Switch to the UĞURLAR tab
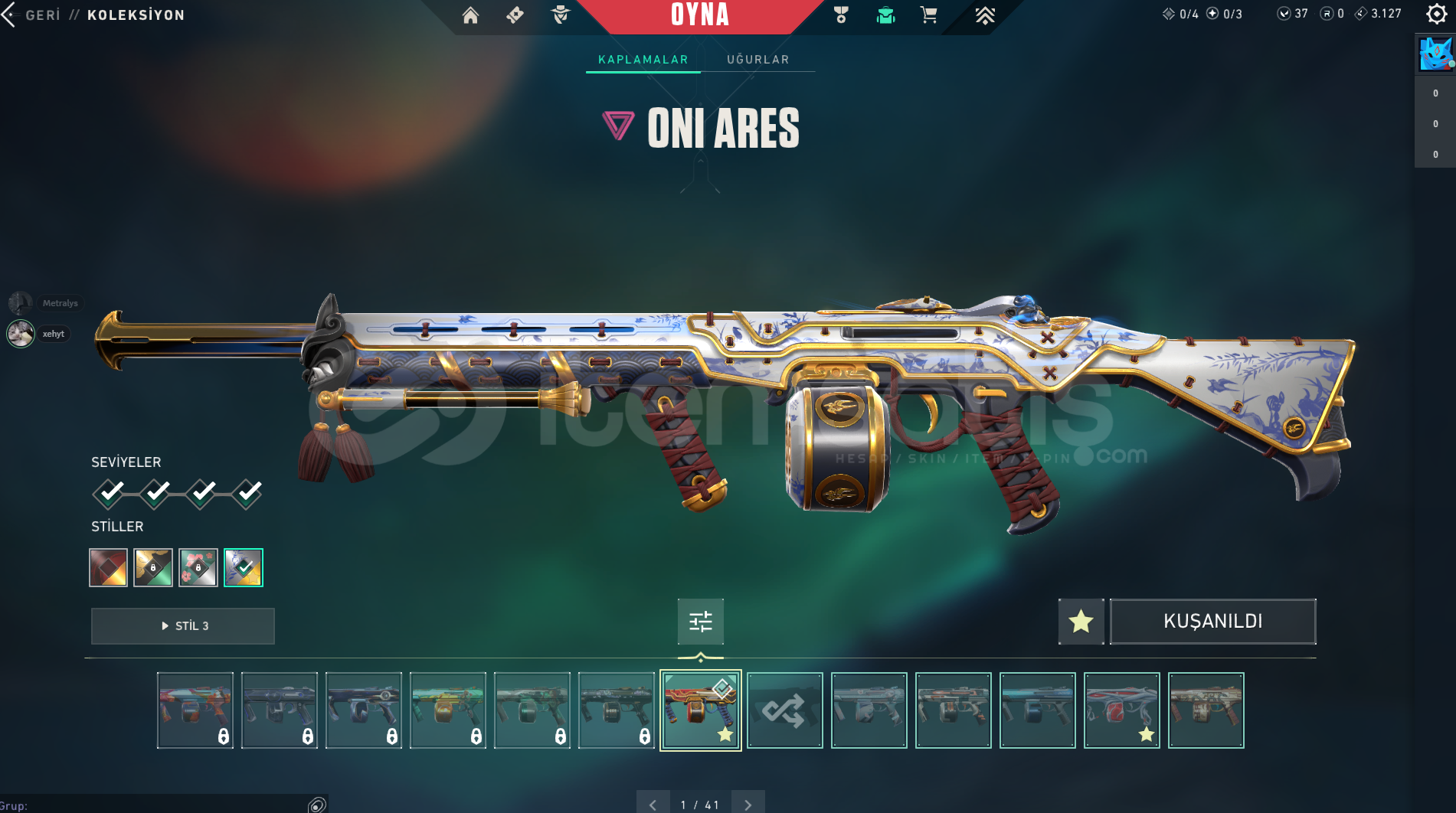1456x813 pixels. [x=757, y=60]
